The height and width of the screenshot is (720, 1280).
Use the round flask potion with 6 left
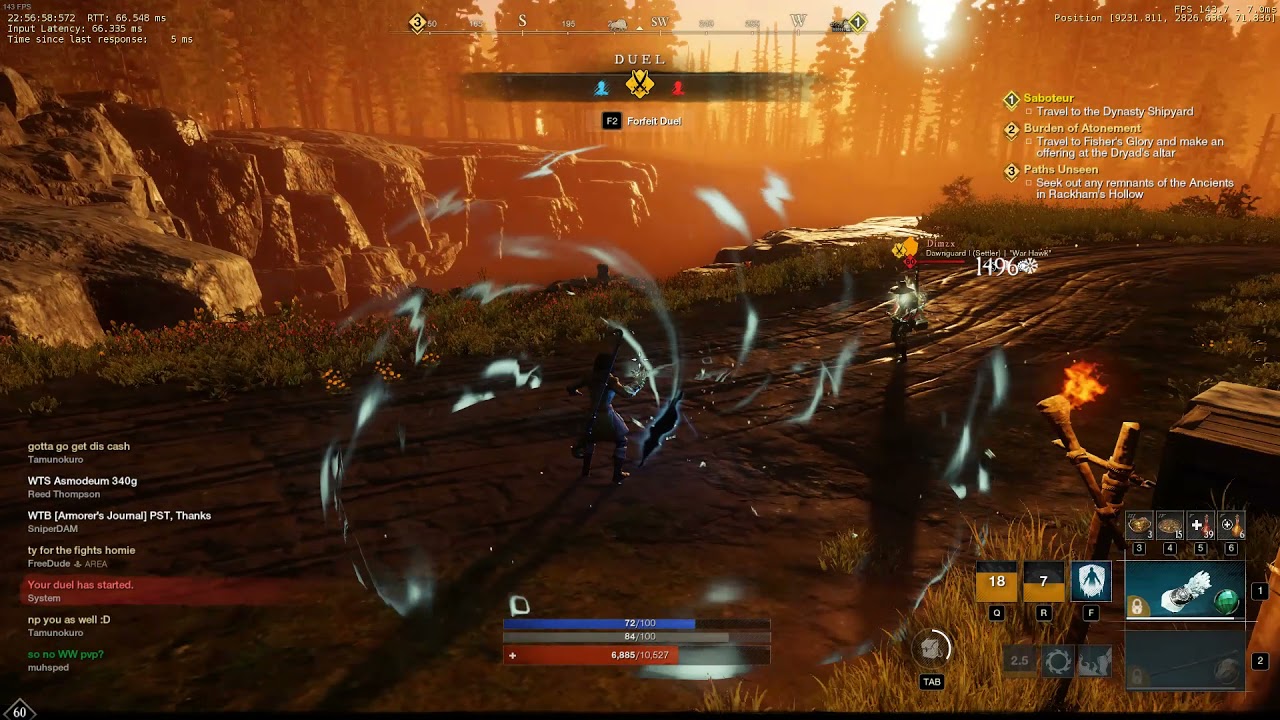(1231, 525)
